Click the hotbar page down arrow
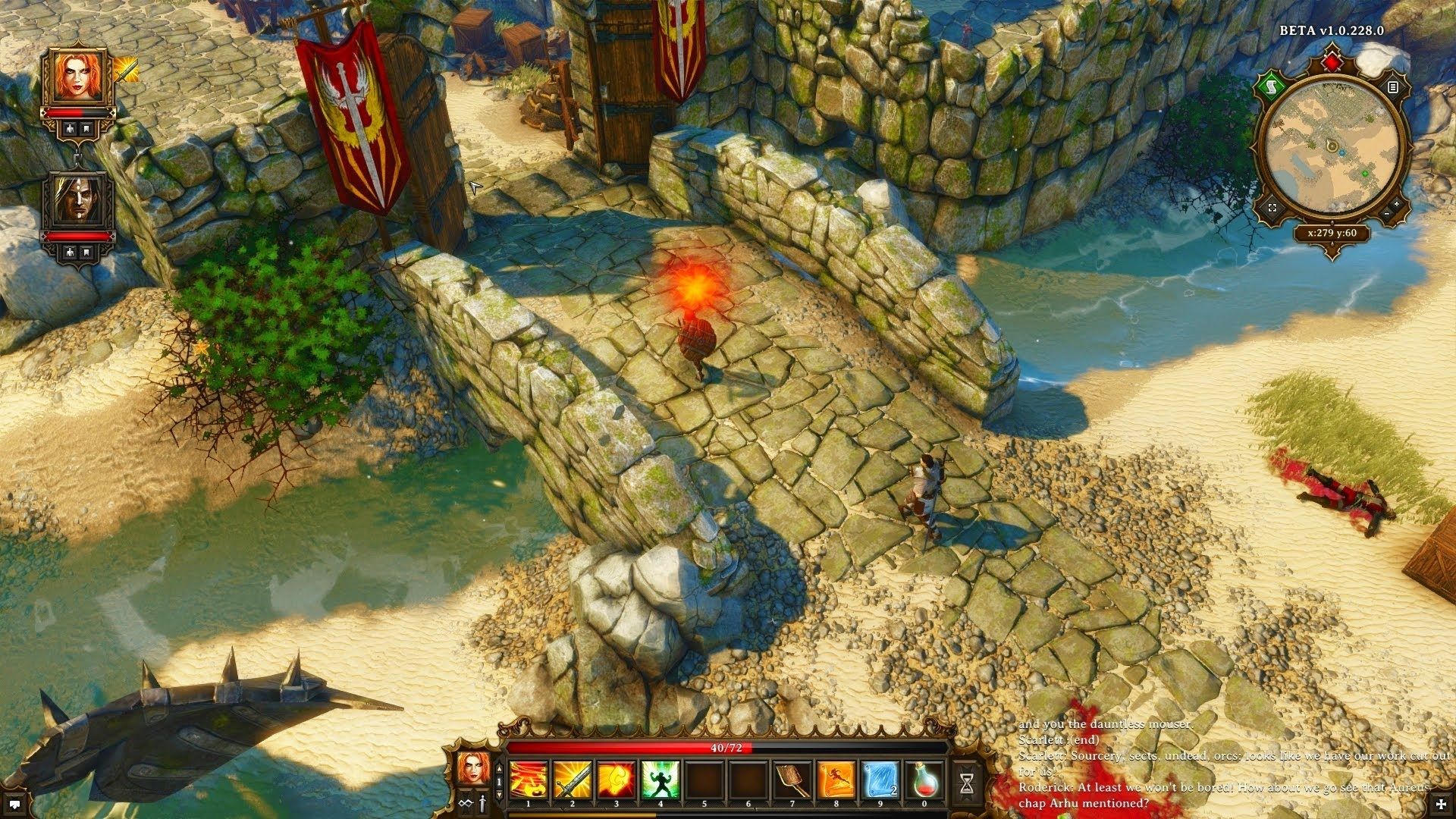Image resolution: width=1456 pixels, height=819 pixels. (499, 793)
